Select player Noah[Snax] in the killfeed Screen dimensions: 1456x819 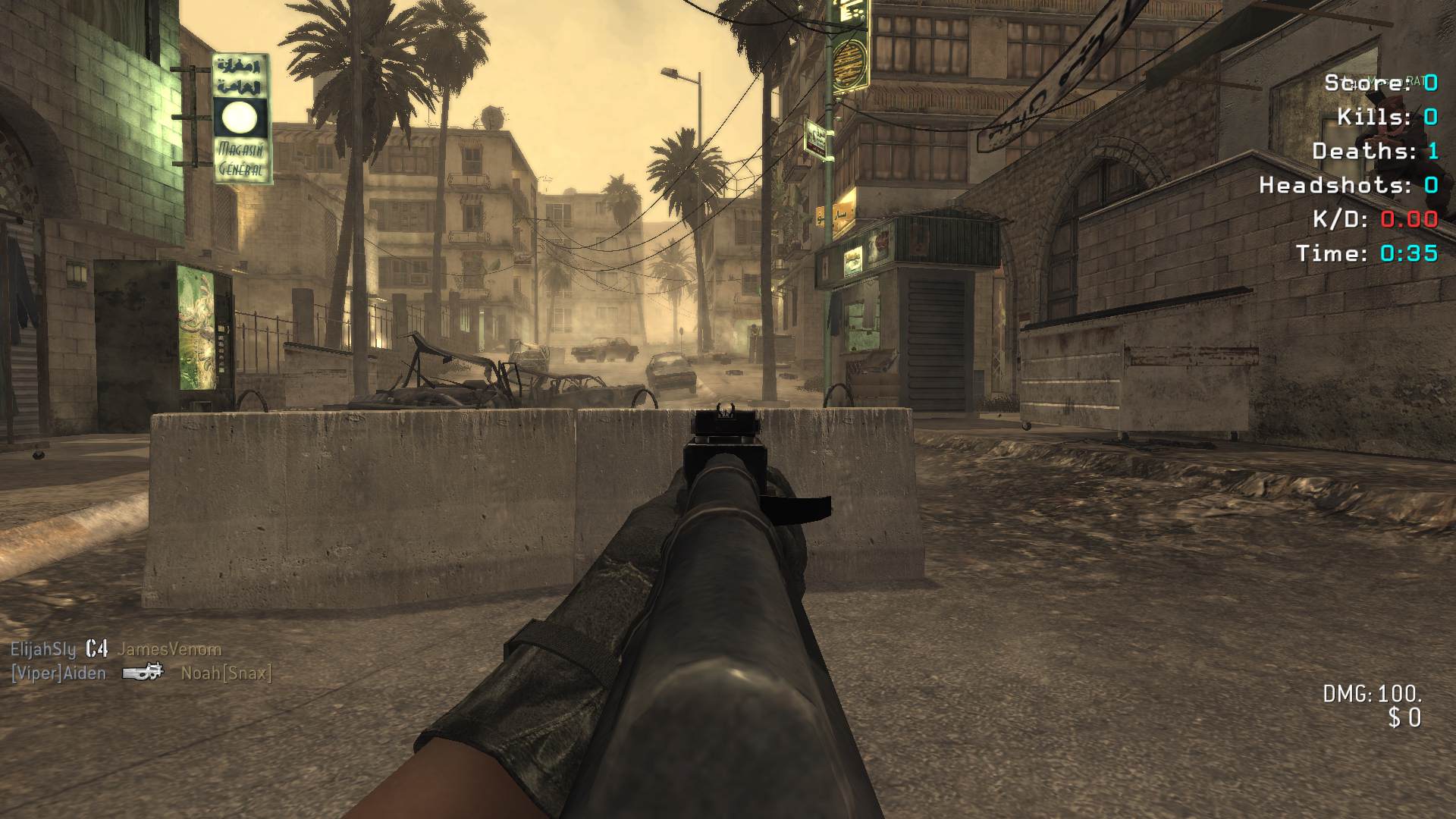(x=226, y=673)
